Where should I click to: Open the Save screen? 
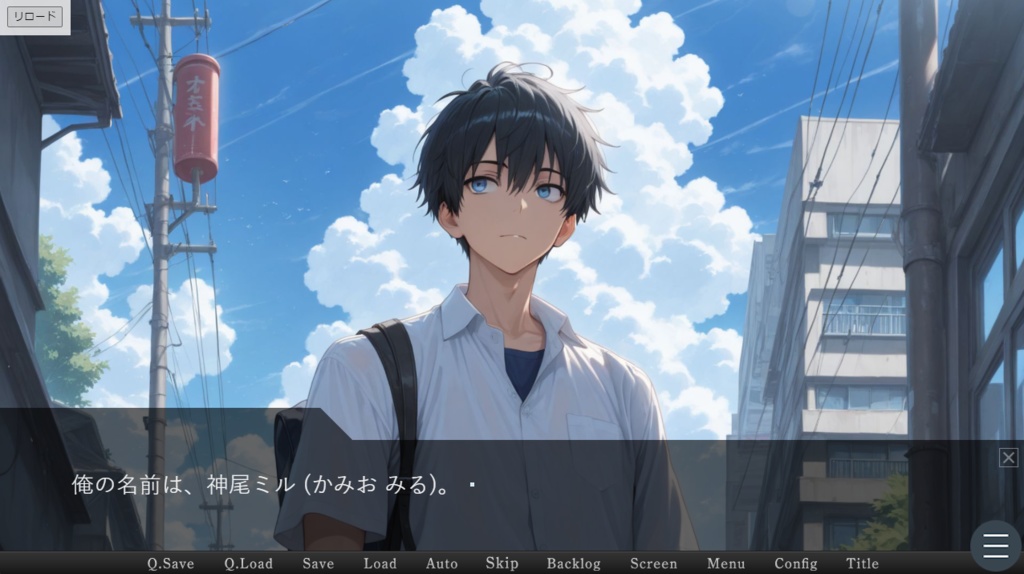click(x=318, y=563)
